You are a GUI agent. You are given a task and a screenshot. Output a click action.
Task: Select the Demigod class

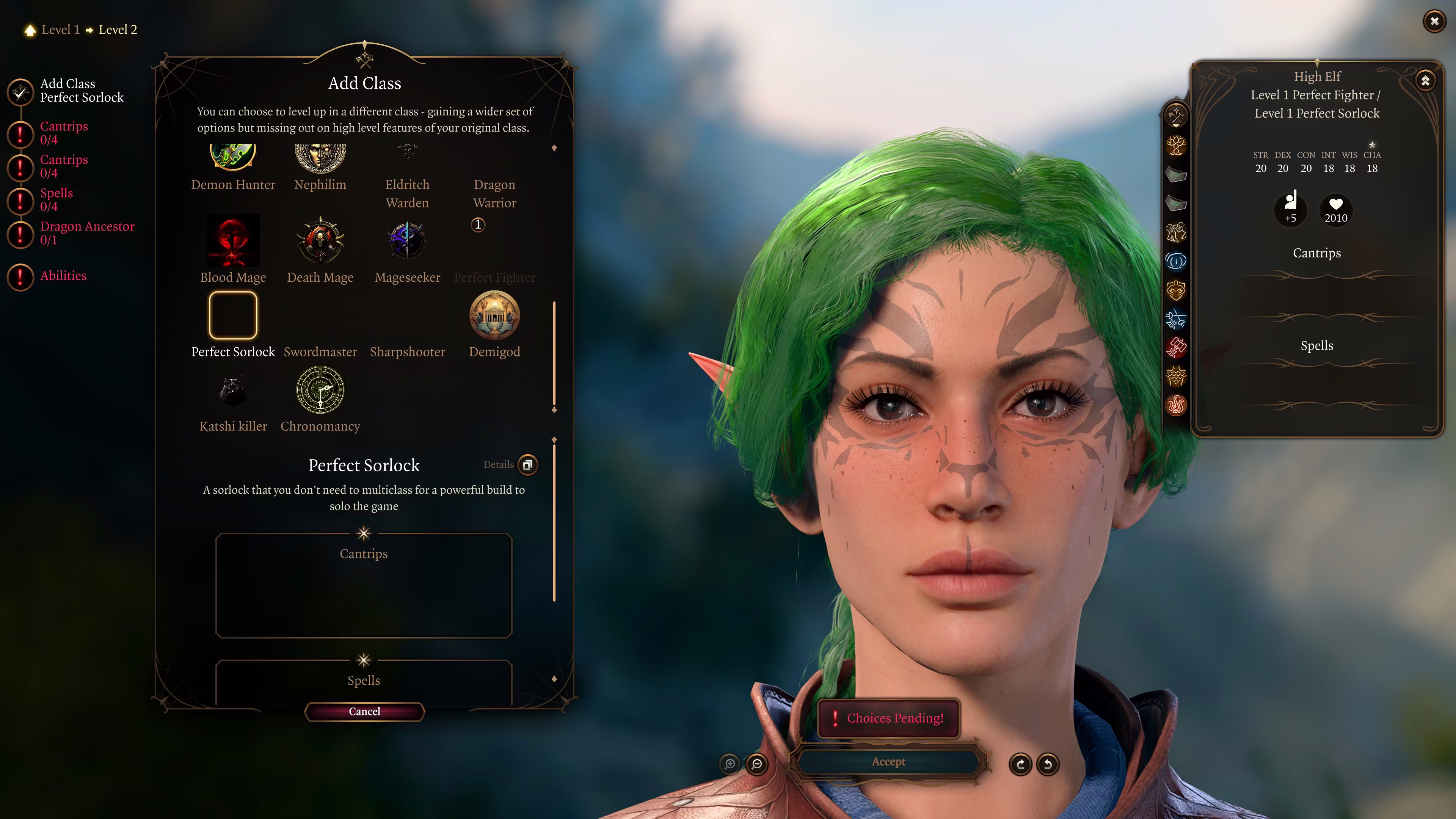[x=494, y=316]
